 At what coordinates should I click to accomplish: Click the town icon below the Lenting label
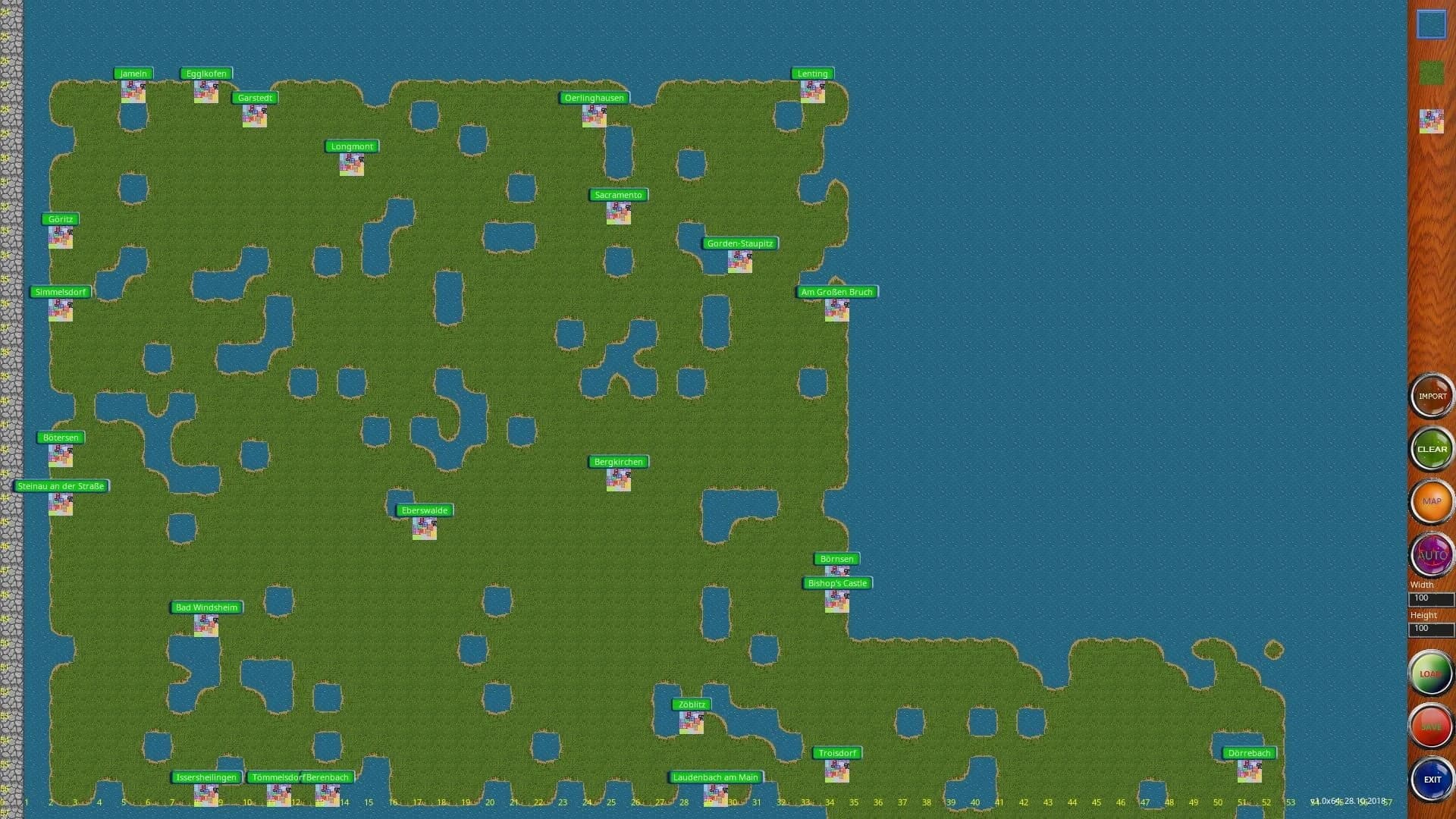tap(812, 91)
